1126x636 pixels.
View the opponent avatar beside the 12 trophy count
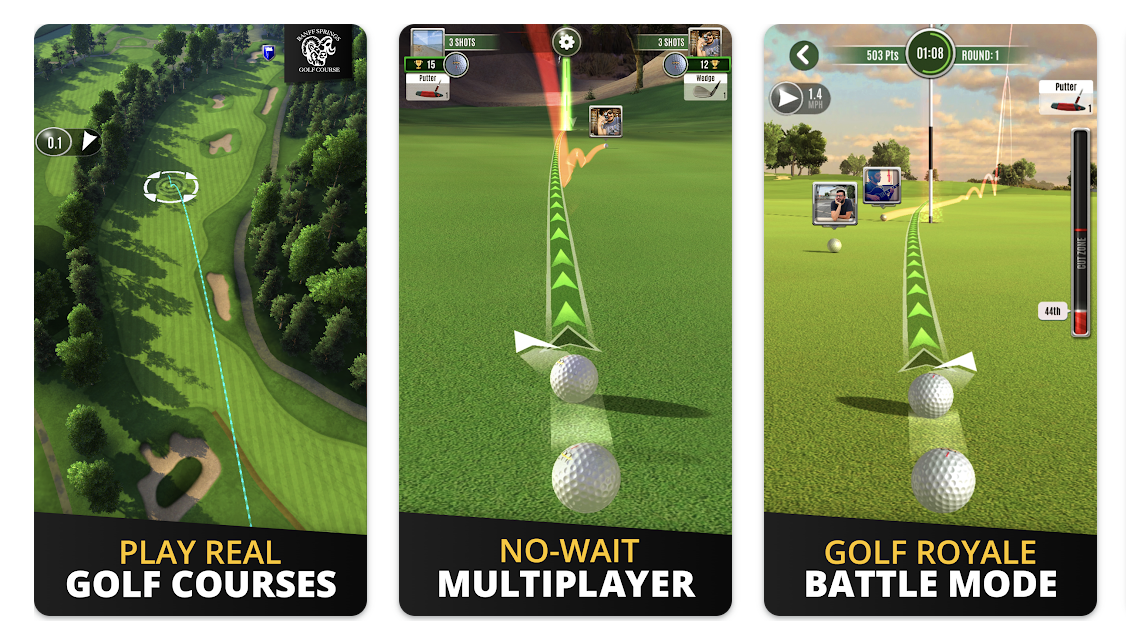coord(705,43)
